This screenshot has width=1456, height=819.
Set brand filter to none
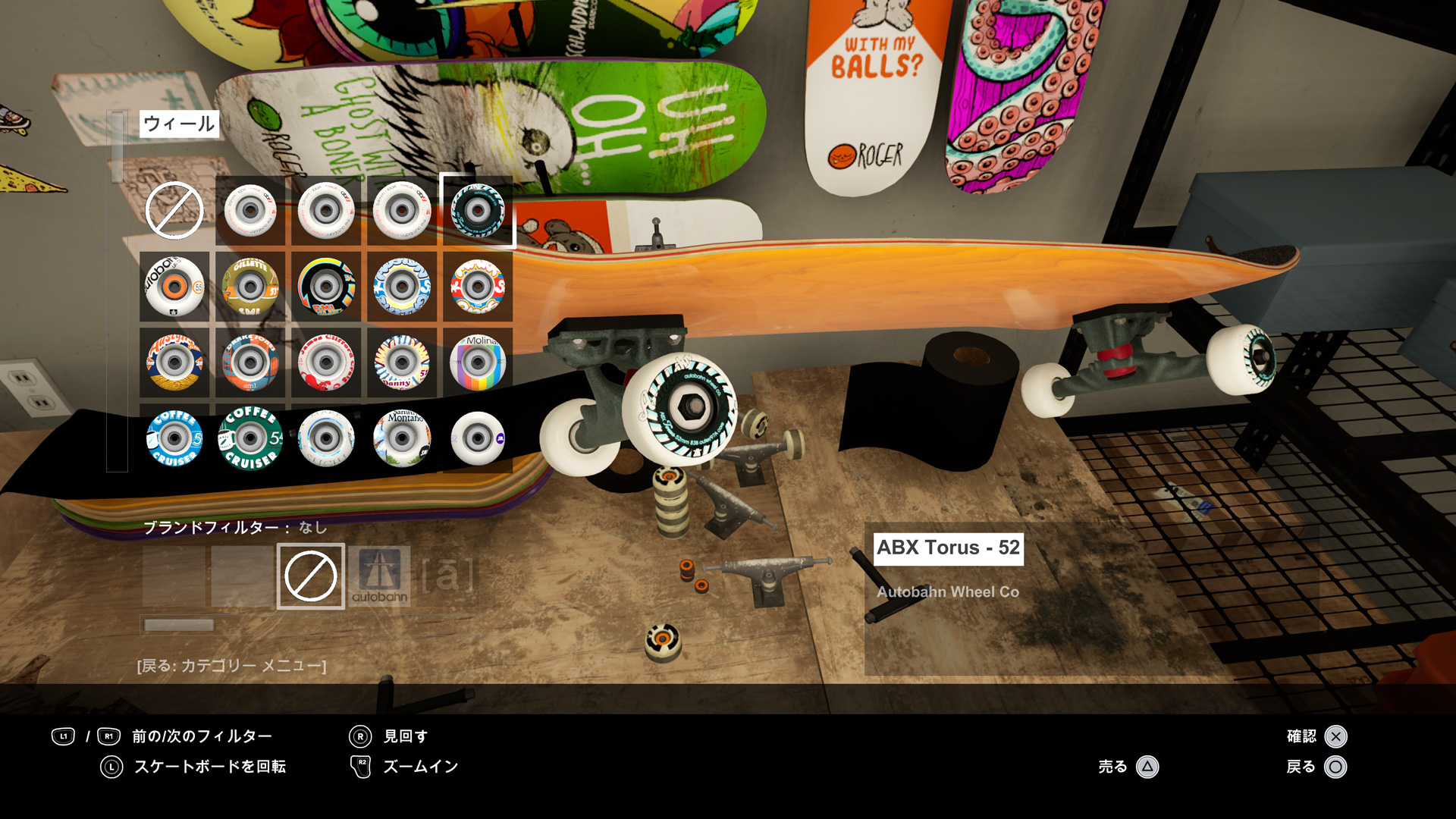[310, 576]
